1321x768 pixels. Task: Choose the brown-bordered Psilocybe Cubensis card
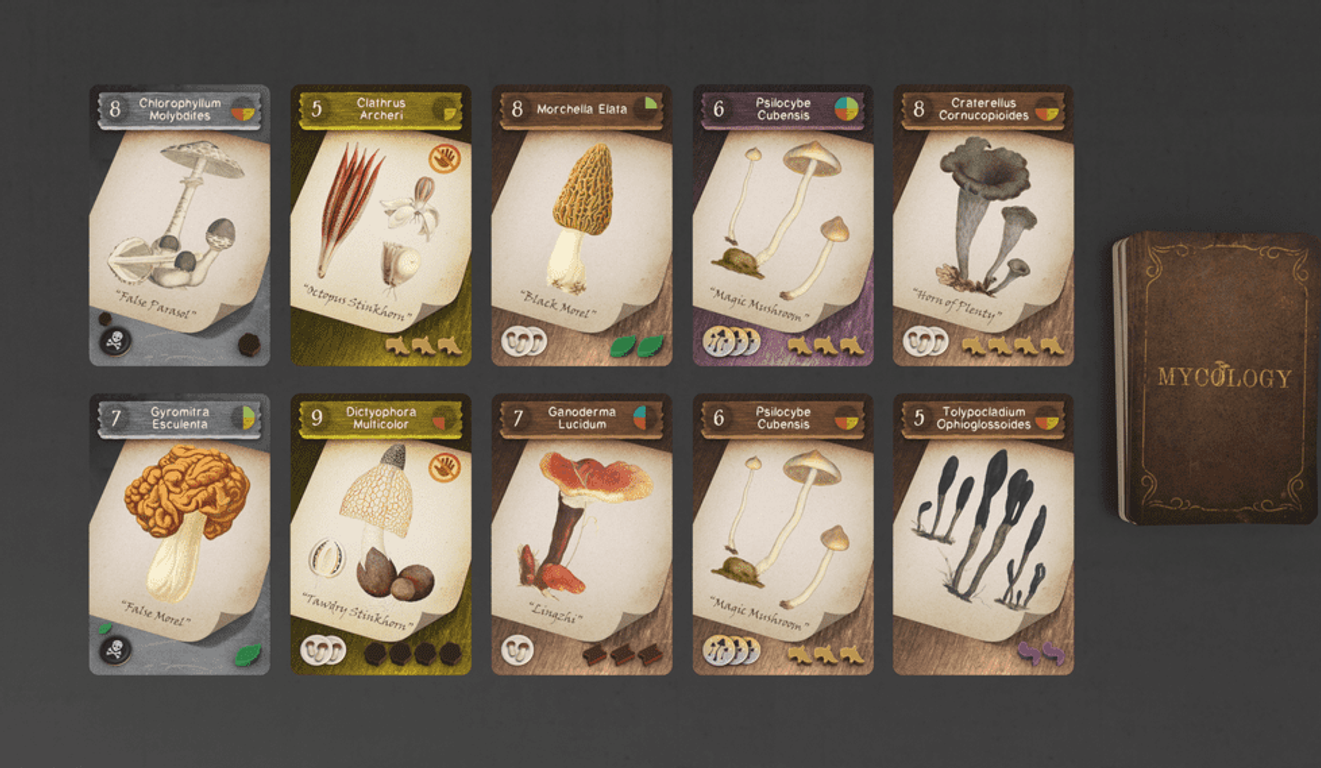point(783,534)
